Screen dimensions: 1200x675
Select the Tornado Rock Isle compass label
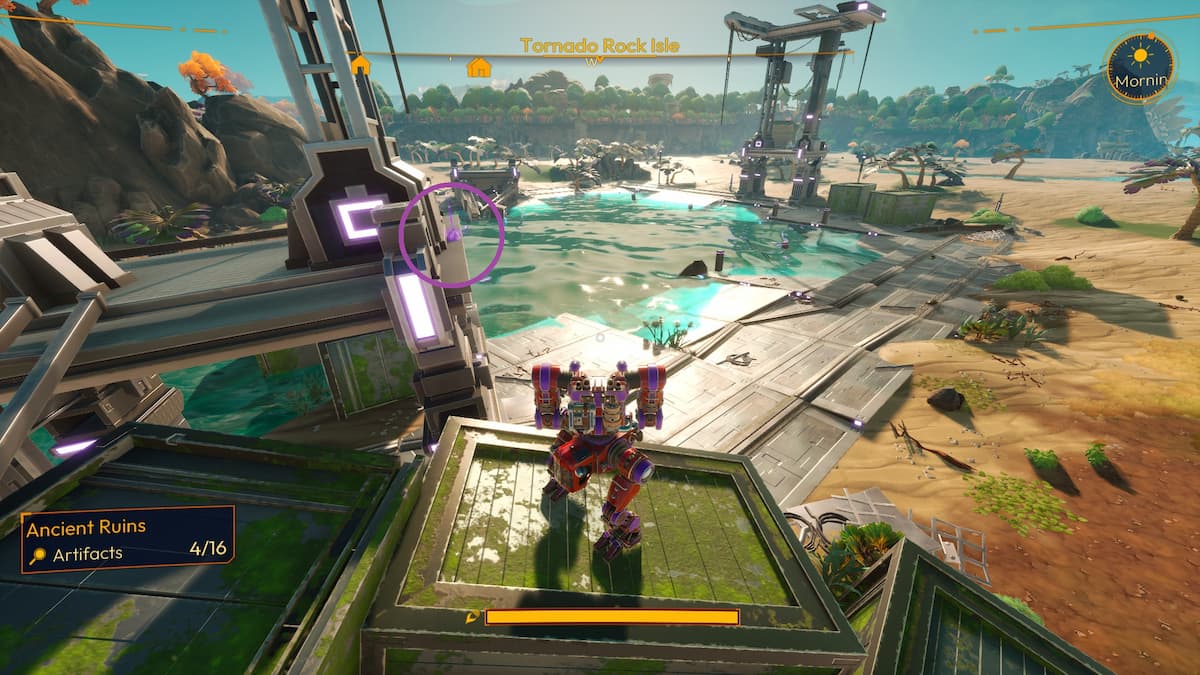[x=599, y=45]
